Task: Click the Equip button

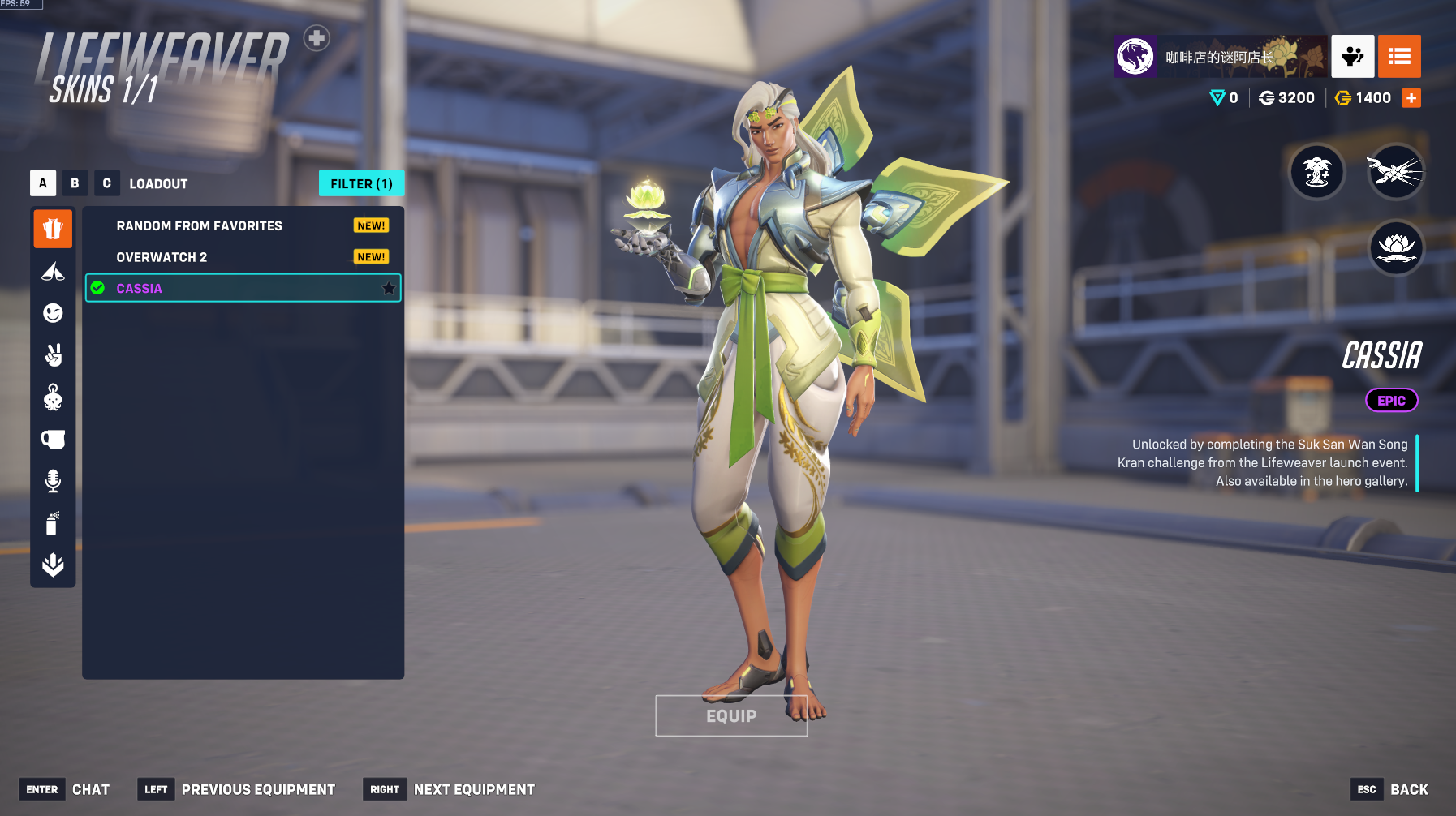Action: 731,716
